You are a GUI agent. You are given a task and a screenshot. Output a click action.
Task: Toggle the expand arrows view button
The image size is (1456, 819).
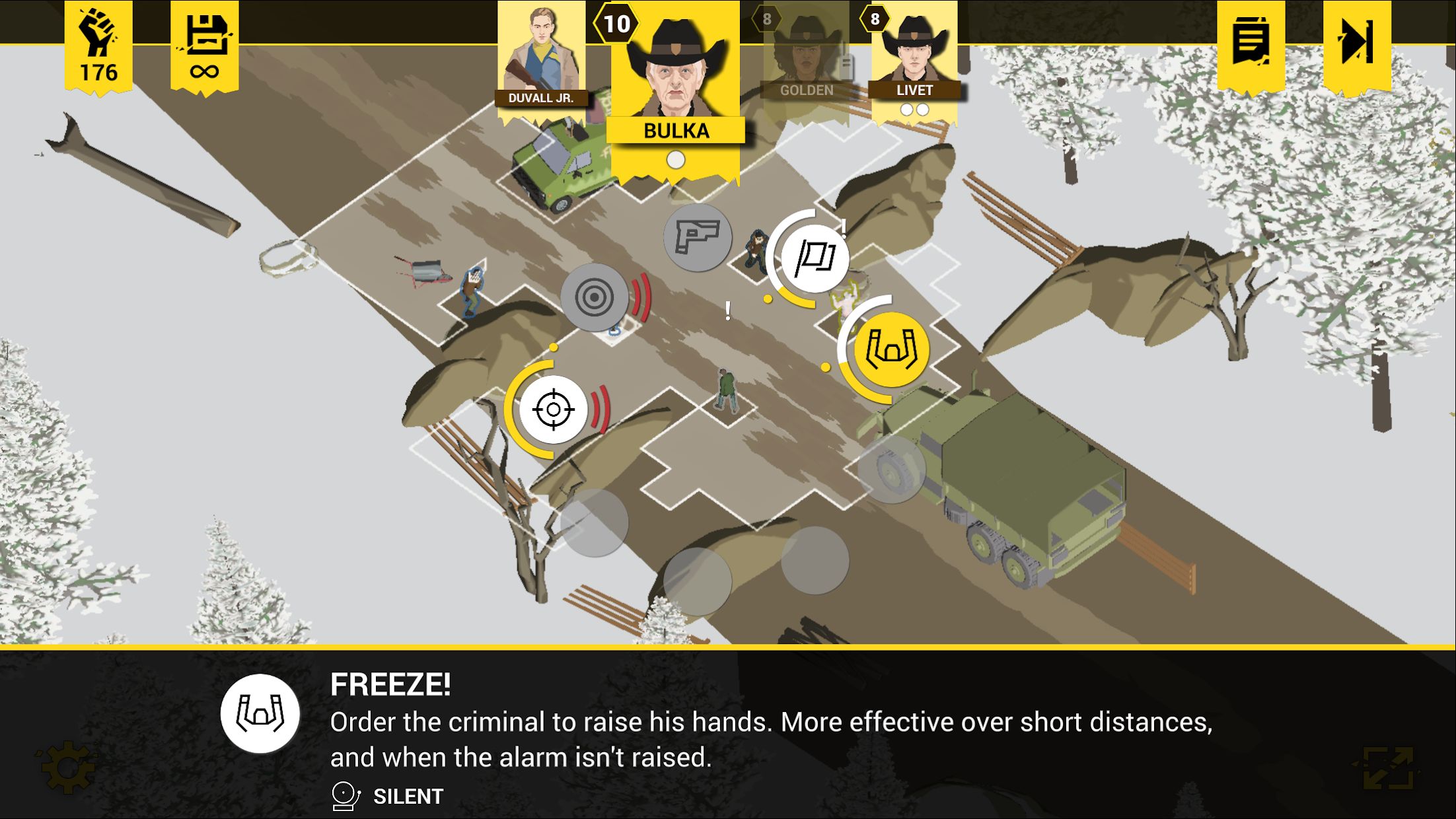point(1388,768)
